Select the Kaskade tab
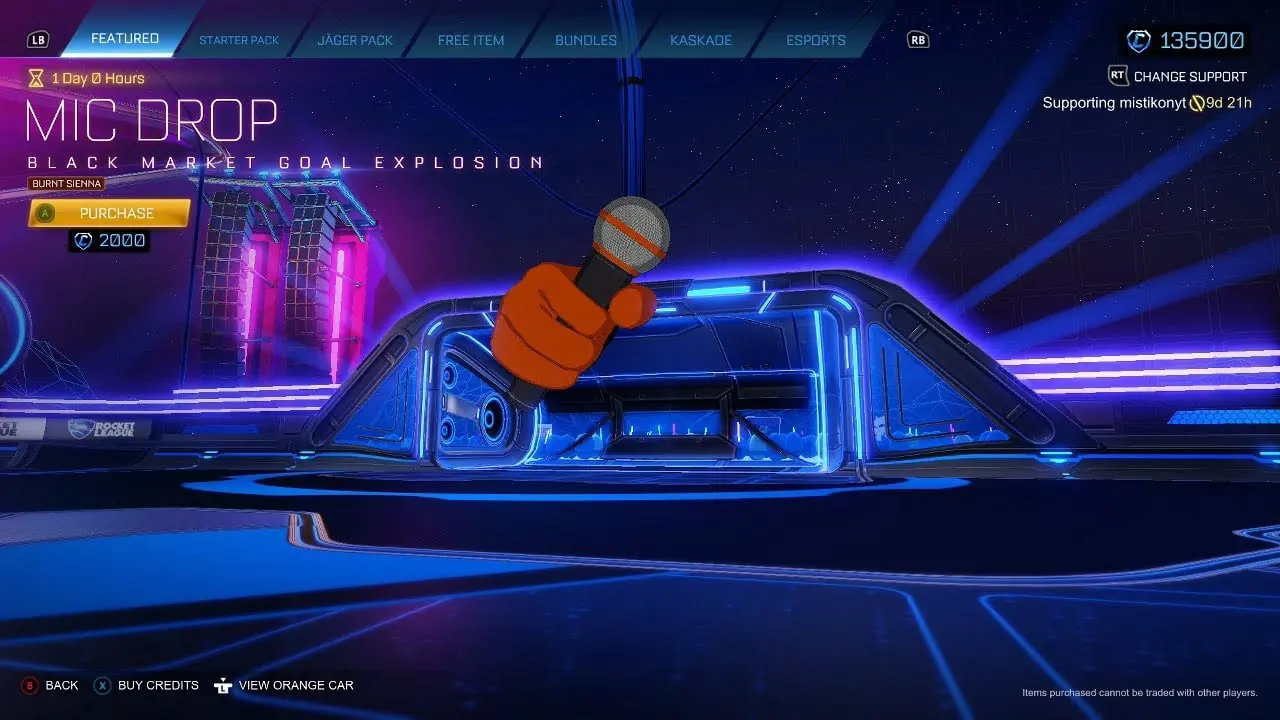The width and height of the screenshot is (1280, 720). coord(700,39)
